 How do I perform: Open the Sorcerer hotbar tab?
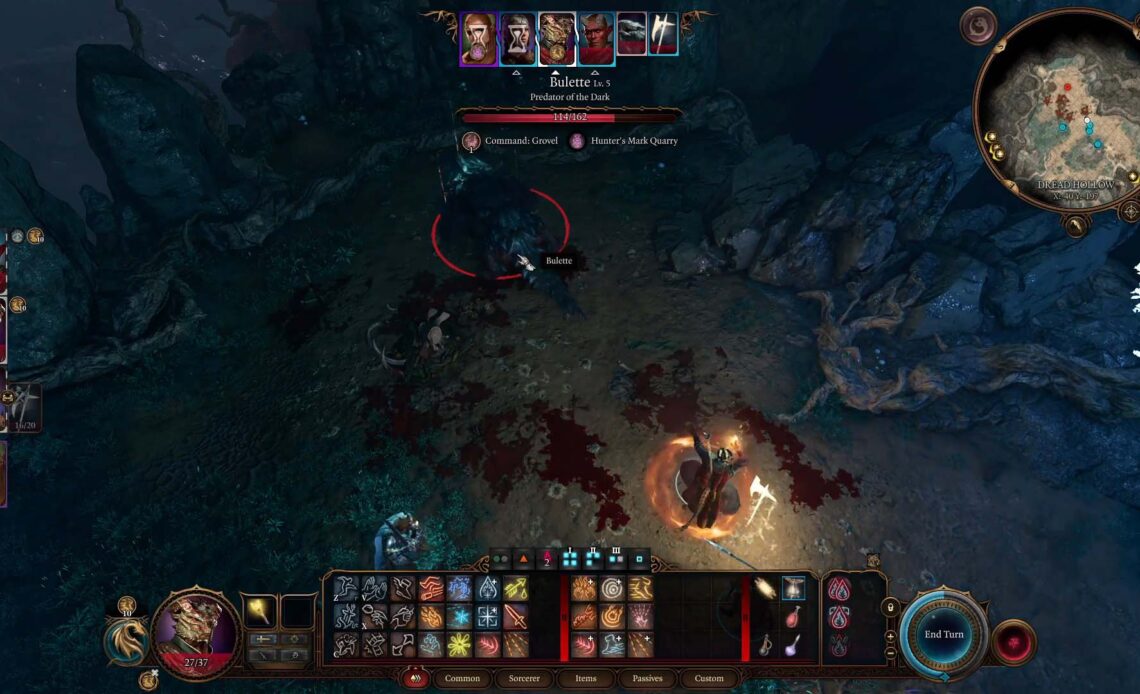[x=523, y=678]
